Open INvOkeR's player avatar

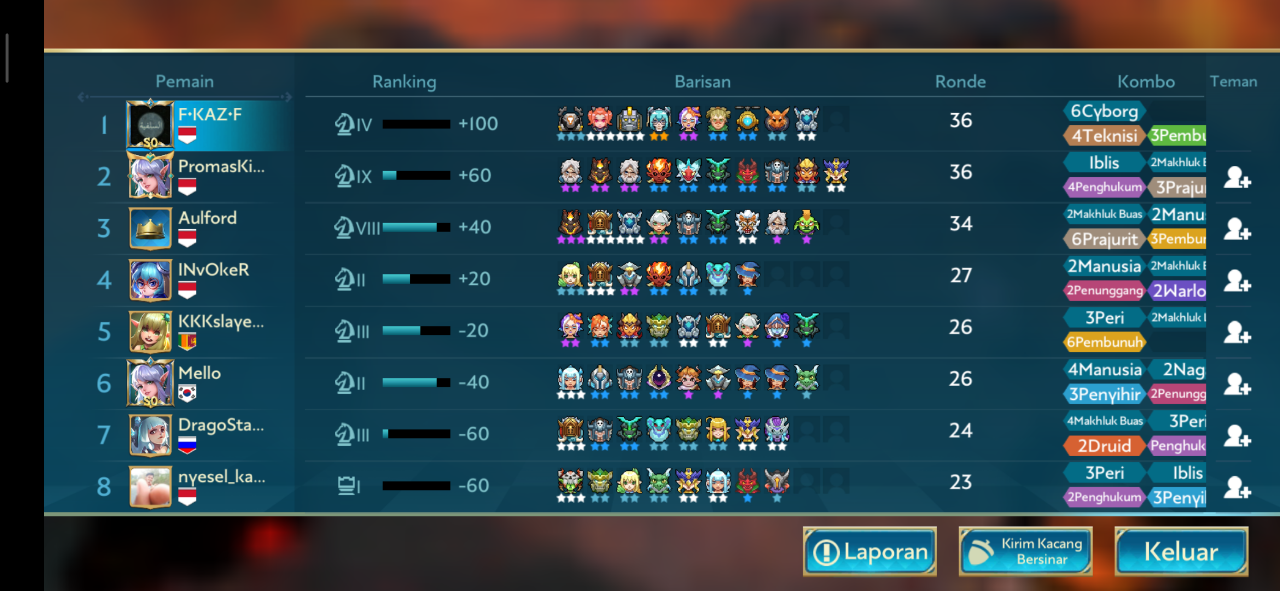(x=150, y=280)
